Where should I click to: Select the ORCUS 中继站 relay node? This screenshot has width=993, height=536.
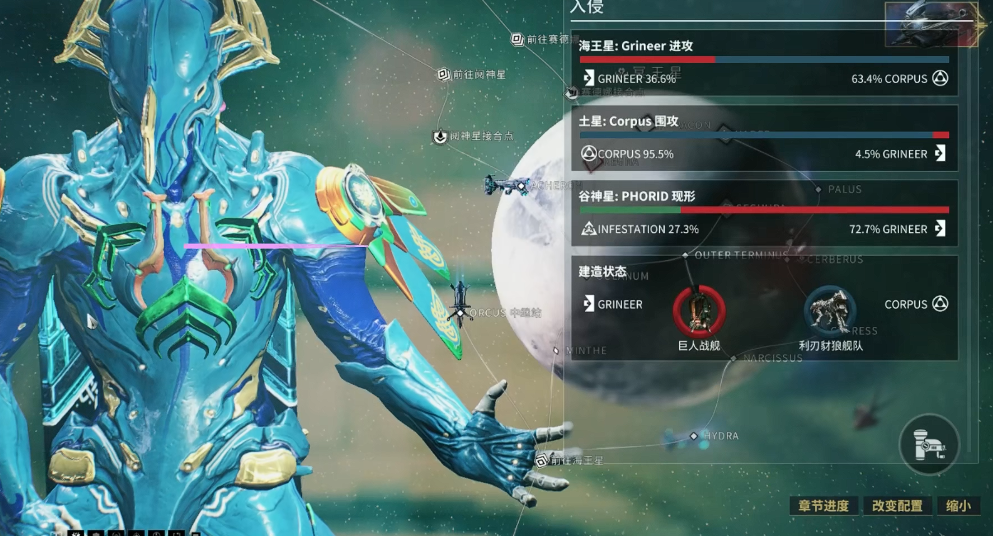[x=460, y=312]
